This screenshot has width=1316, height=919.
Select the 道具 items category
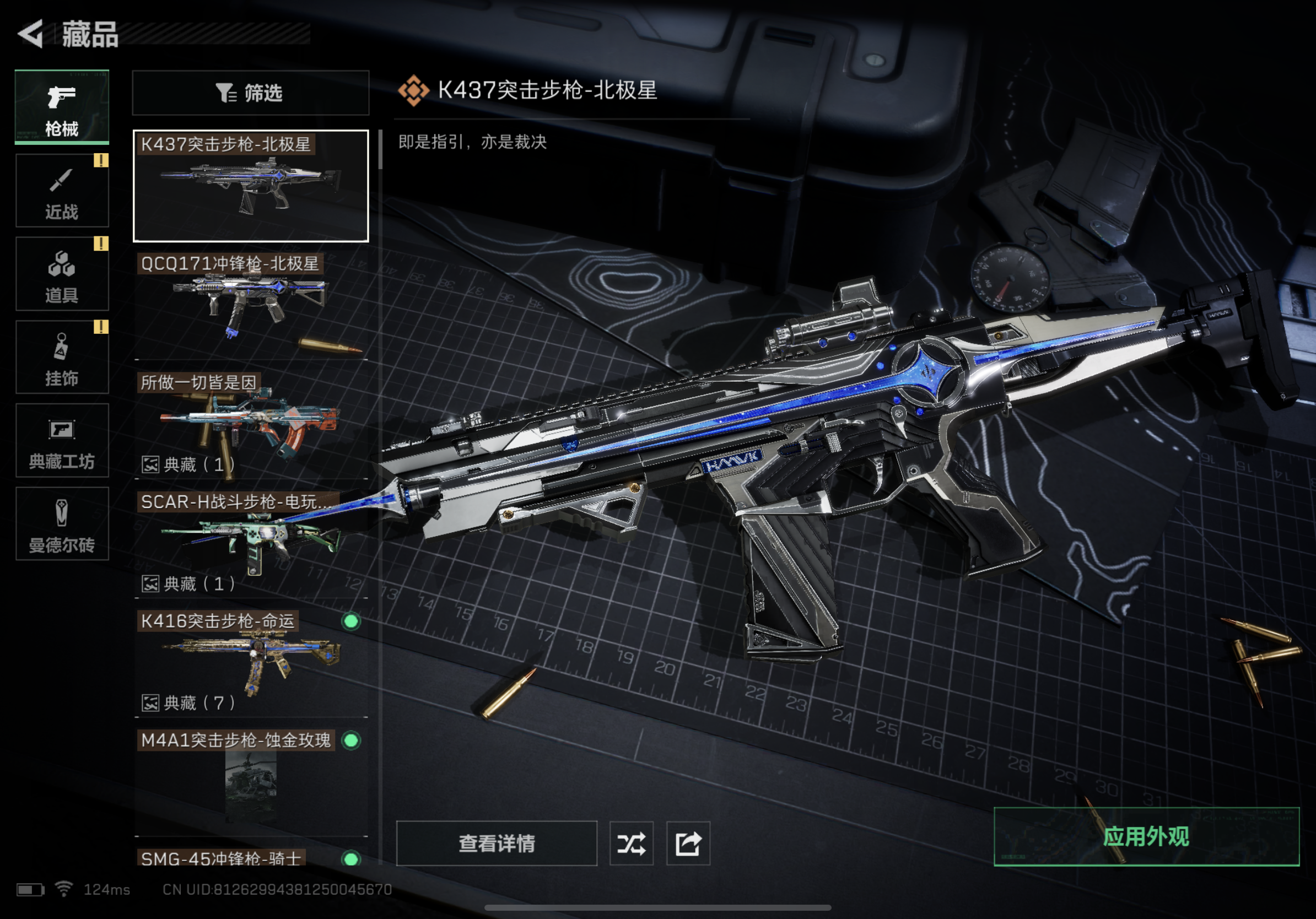(62, 274)
